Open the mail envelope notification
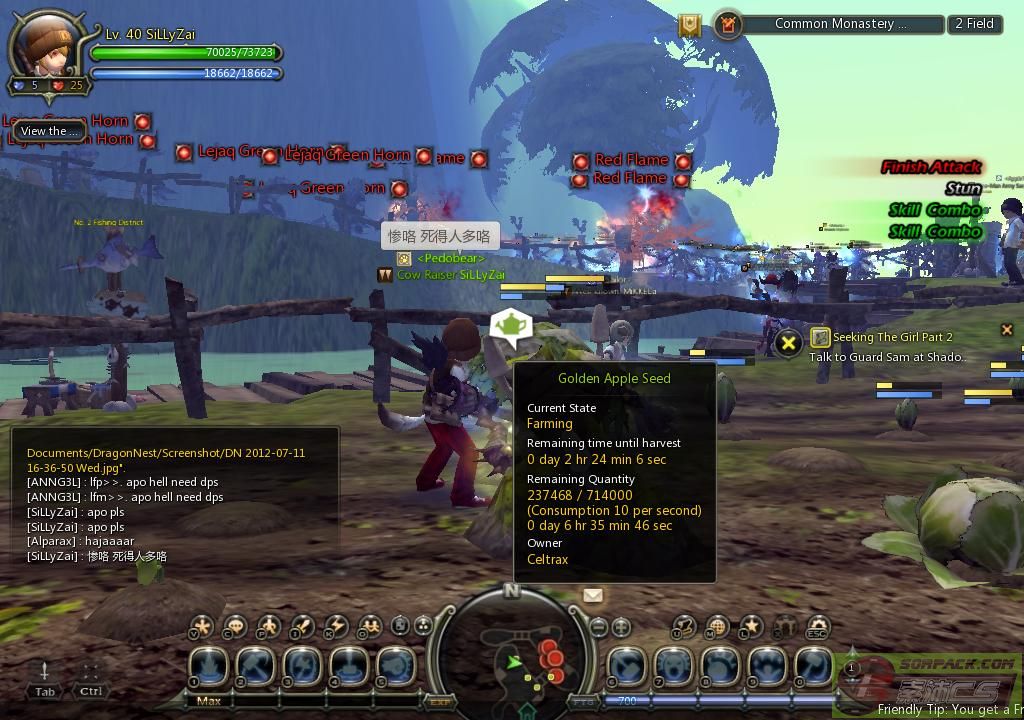The width and height of the screenshot is (1024, 720). click(593, 595)
